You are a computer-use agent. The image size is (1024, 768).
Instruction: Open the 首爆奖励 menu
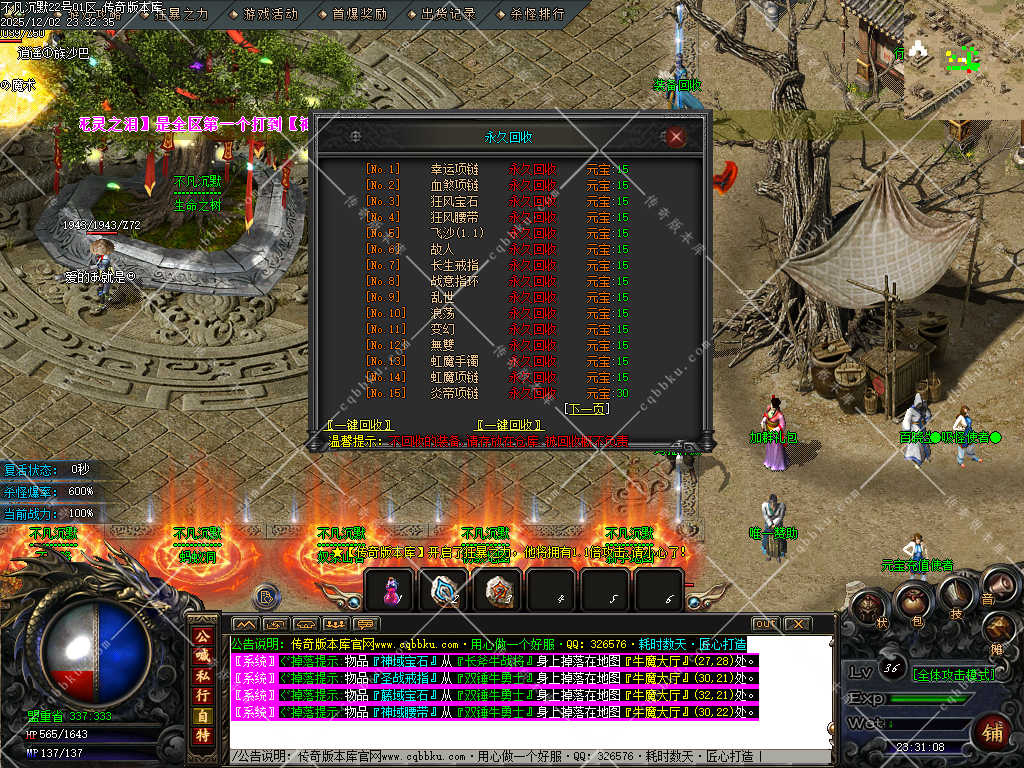tap(359, 14)
